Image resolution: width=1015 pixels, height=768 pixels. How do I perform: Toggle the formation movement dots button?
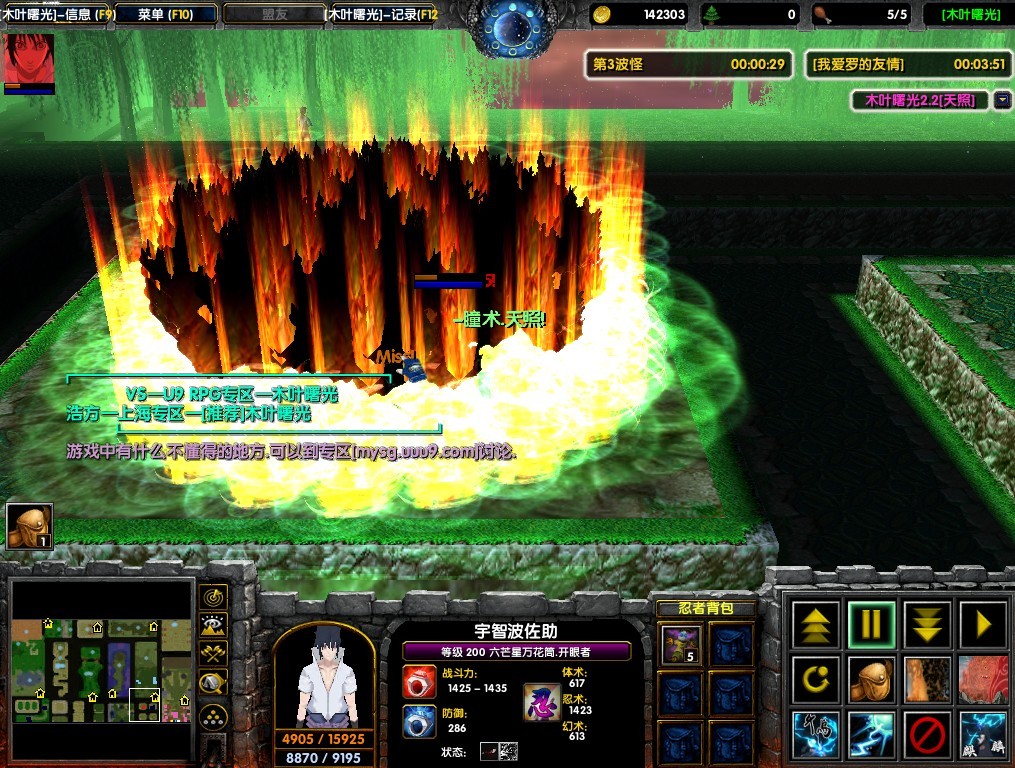pos(213,716)
